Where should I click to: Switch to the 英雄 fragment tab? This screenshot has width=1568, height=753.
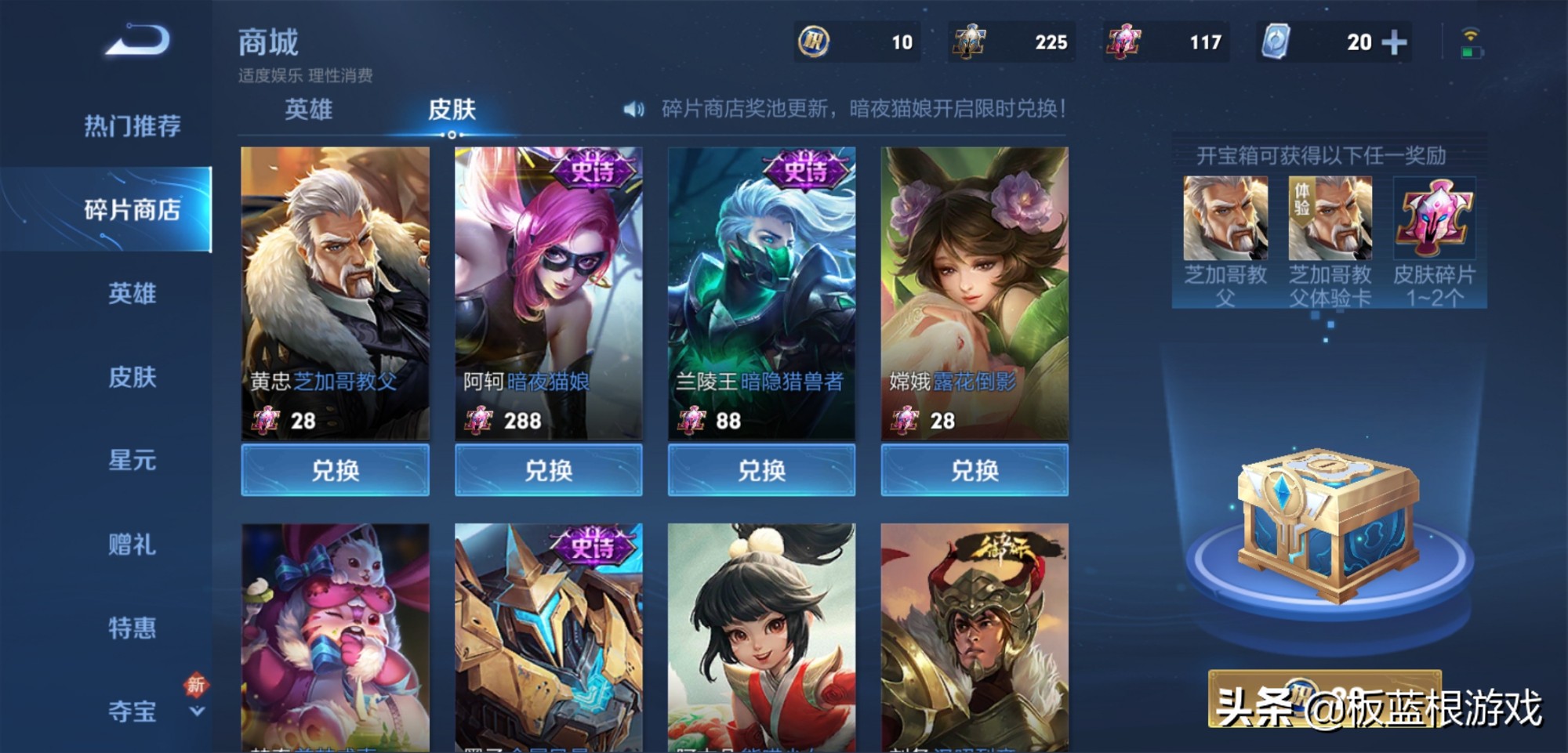point(308,110)
